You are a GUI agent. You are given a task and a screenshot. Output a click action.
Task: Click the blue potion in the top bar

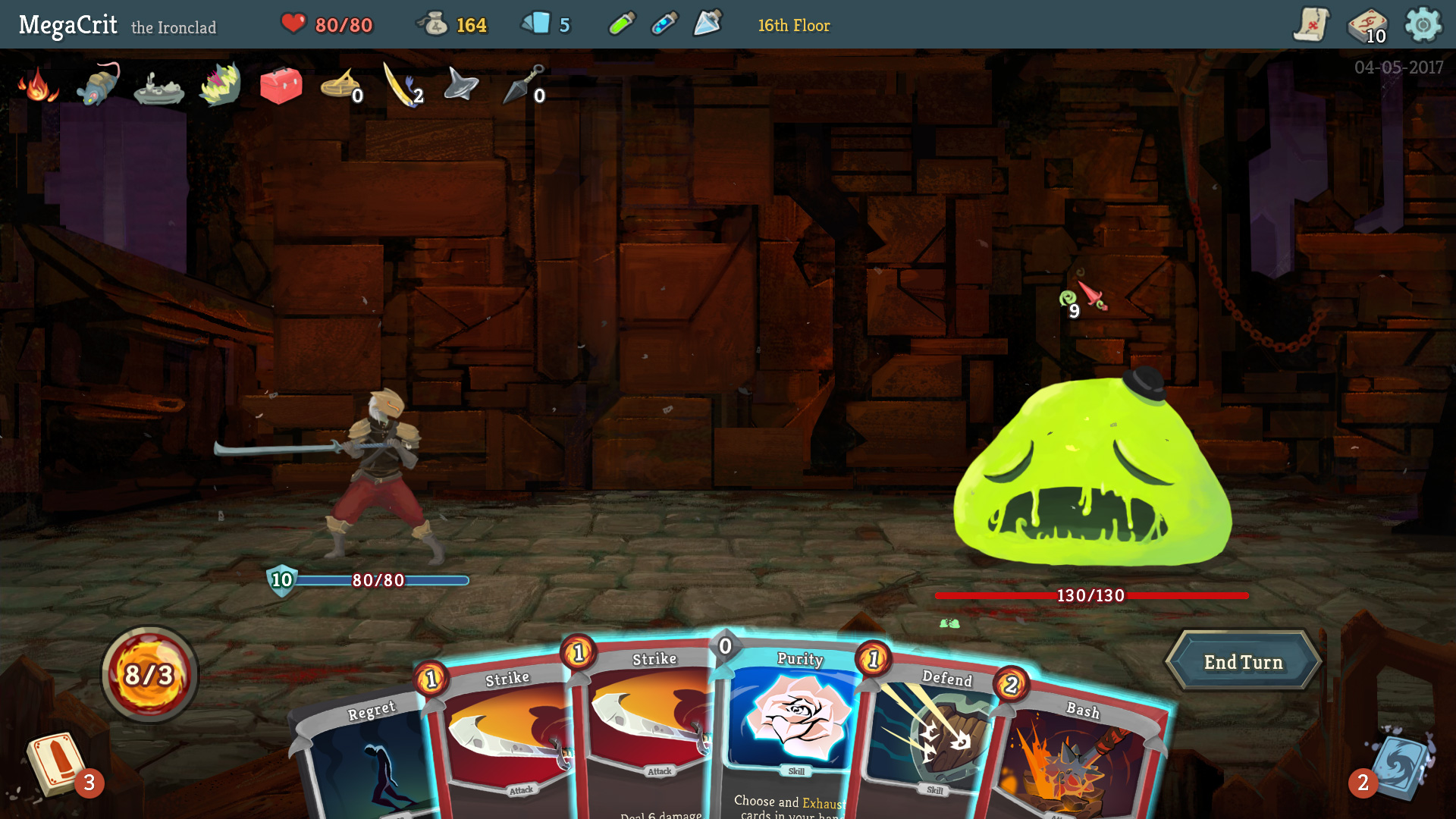tap(664, 23)
